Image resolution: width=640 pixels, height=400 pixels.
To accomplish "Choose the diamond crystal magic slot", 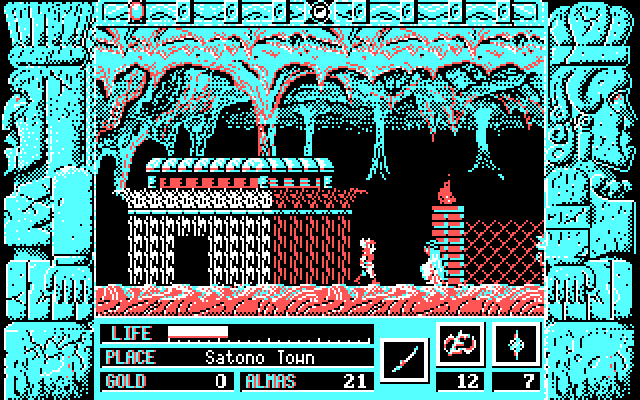I will click(516, 343).
